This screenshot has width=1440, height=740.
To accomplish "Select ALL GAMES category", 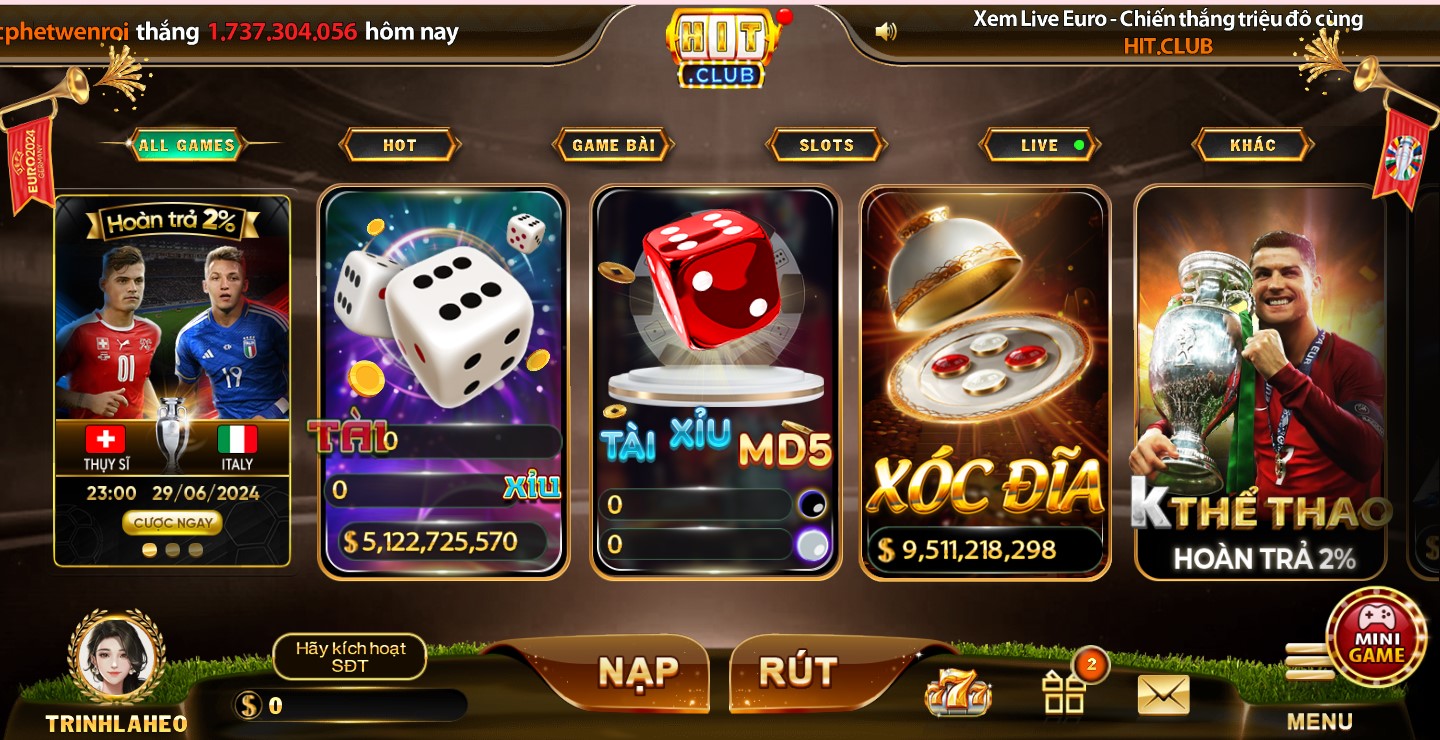I will click(x=185, y=143).
